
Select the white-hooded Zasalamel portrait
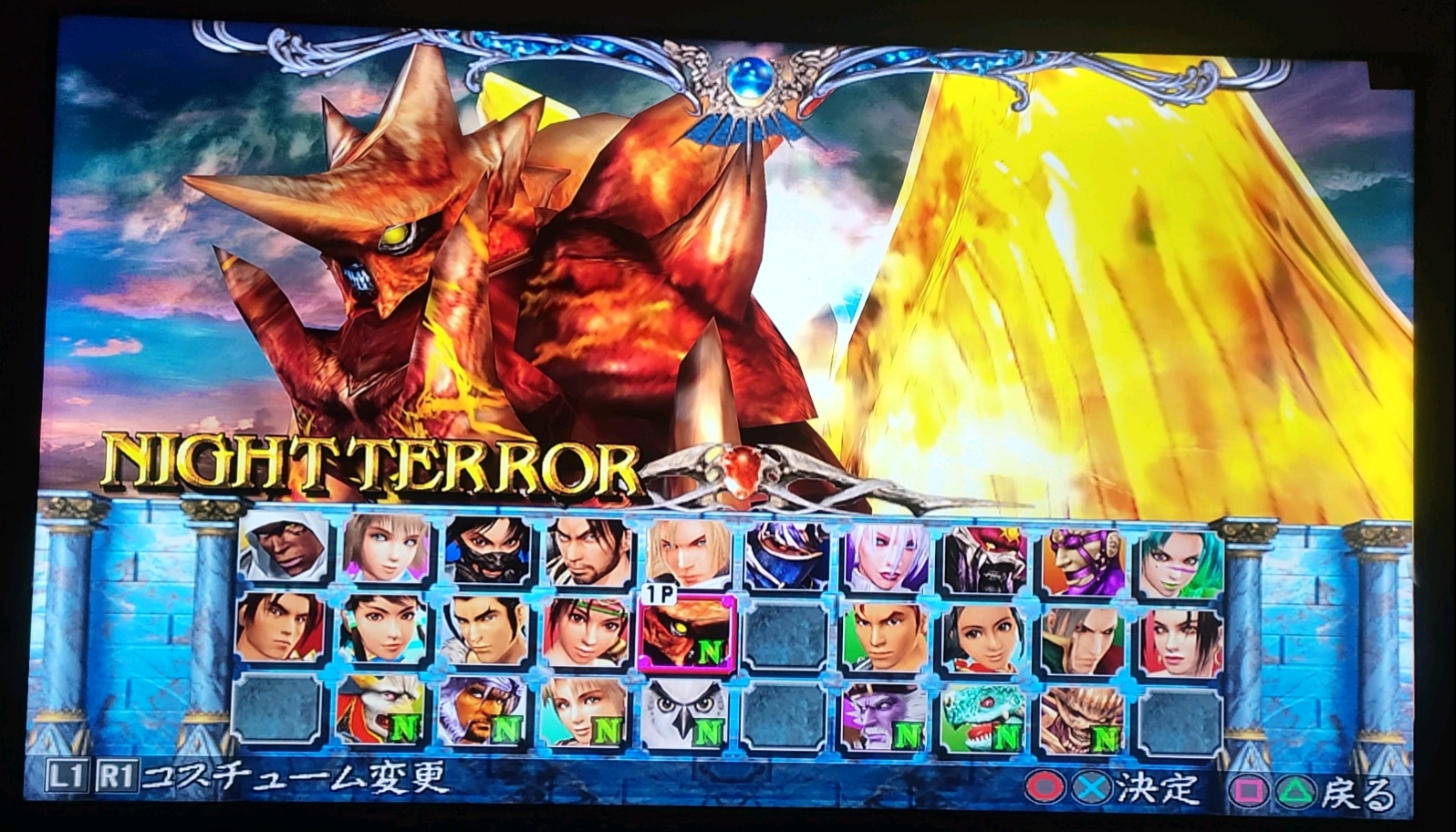(x=281, y=553)
